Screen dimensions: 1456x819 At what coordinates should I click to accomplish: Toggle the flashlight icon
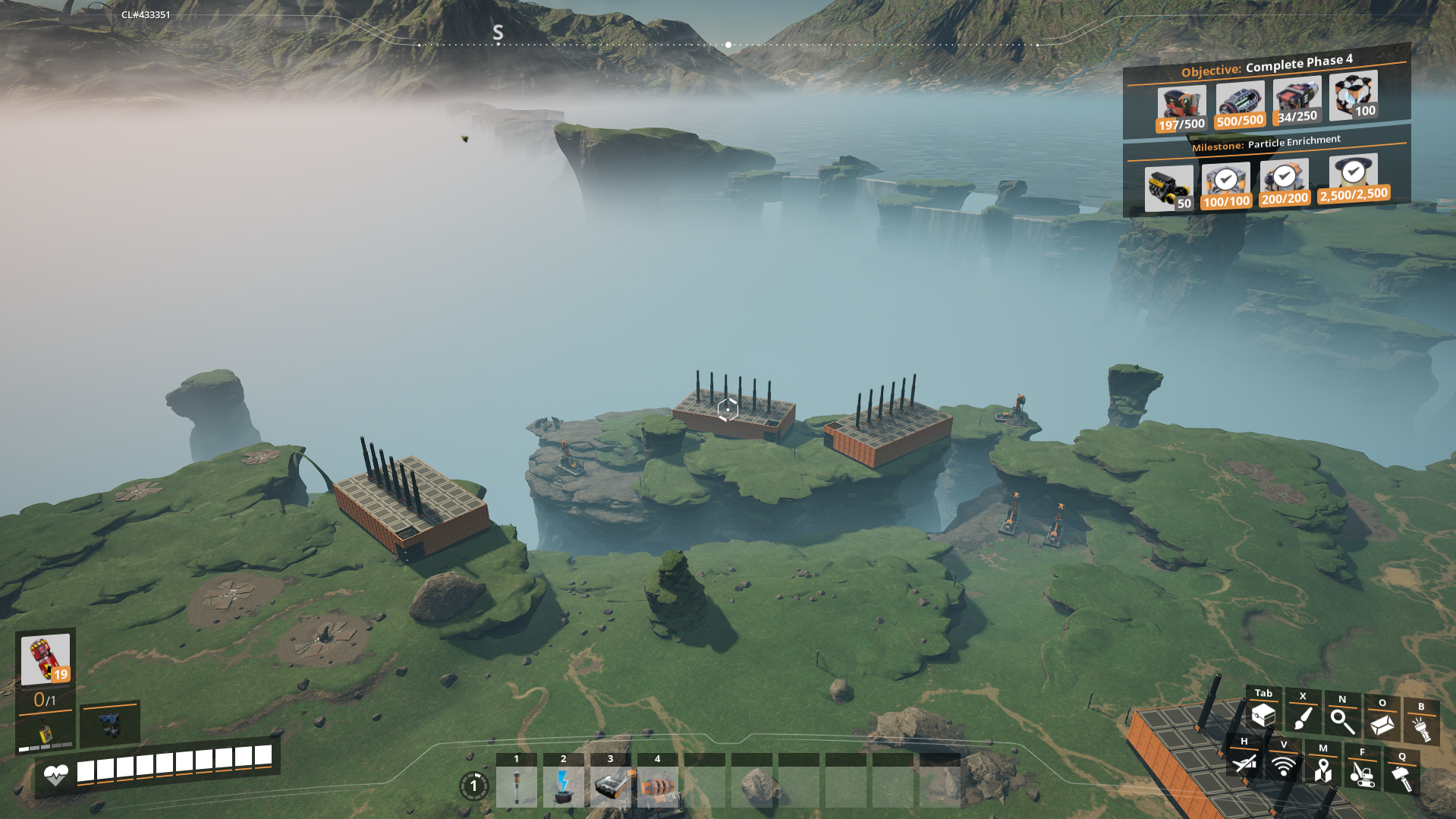(1421, 728)
